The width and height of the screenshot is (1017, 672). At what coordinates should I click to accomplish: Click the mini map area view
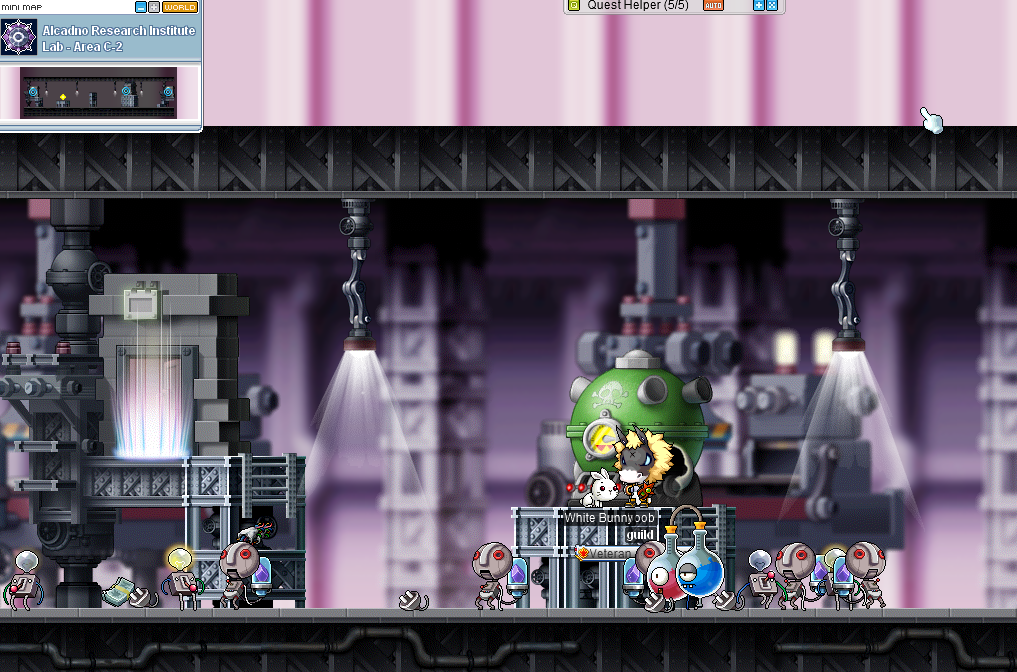pos(98,93)
